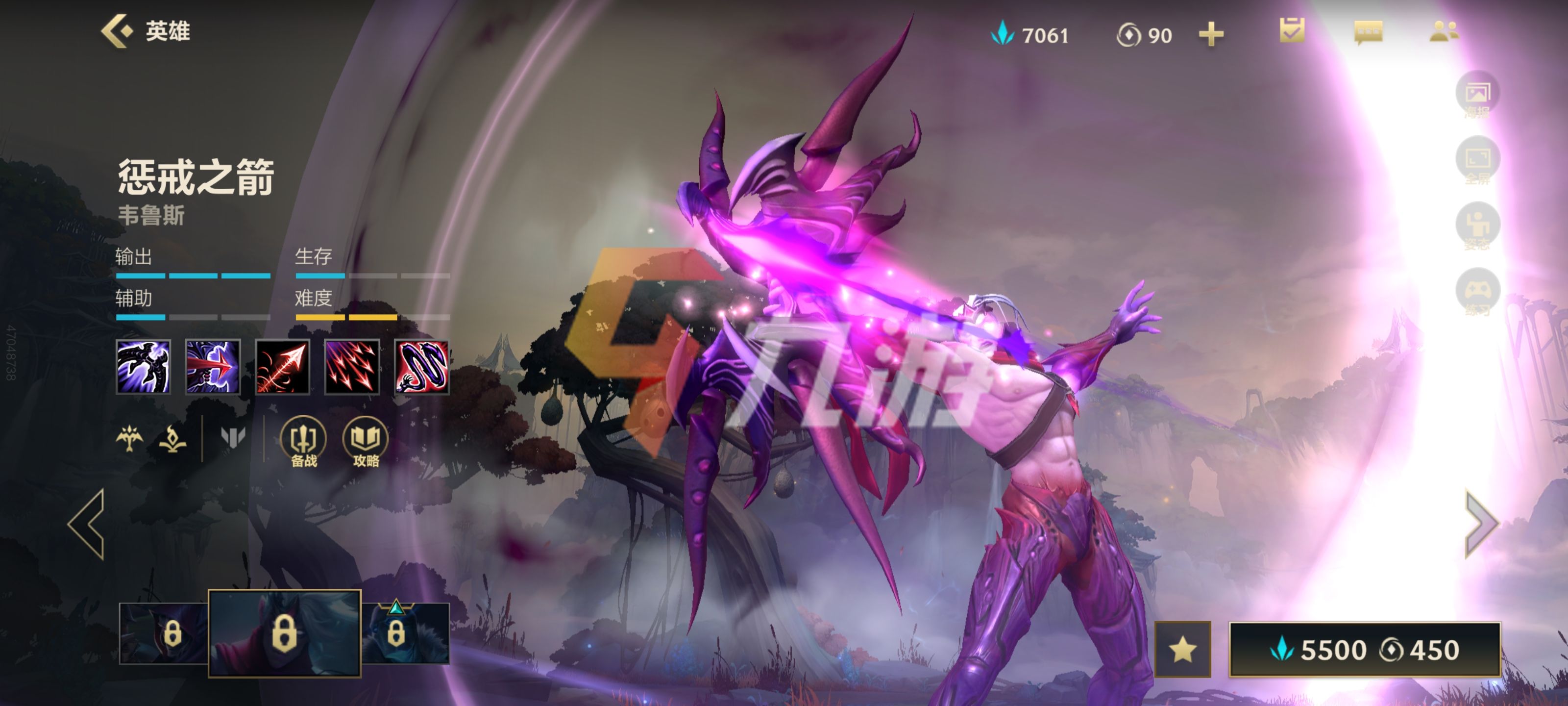Open the checklist tasks icon in top bar
Viewport: 1568px width, 706px height.
(x=1292, y=30)
